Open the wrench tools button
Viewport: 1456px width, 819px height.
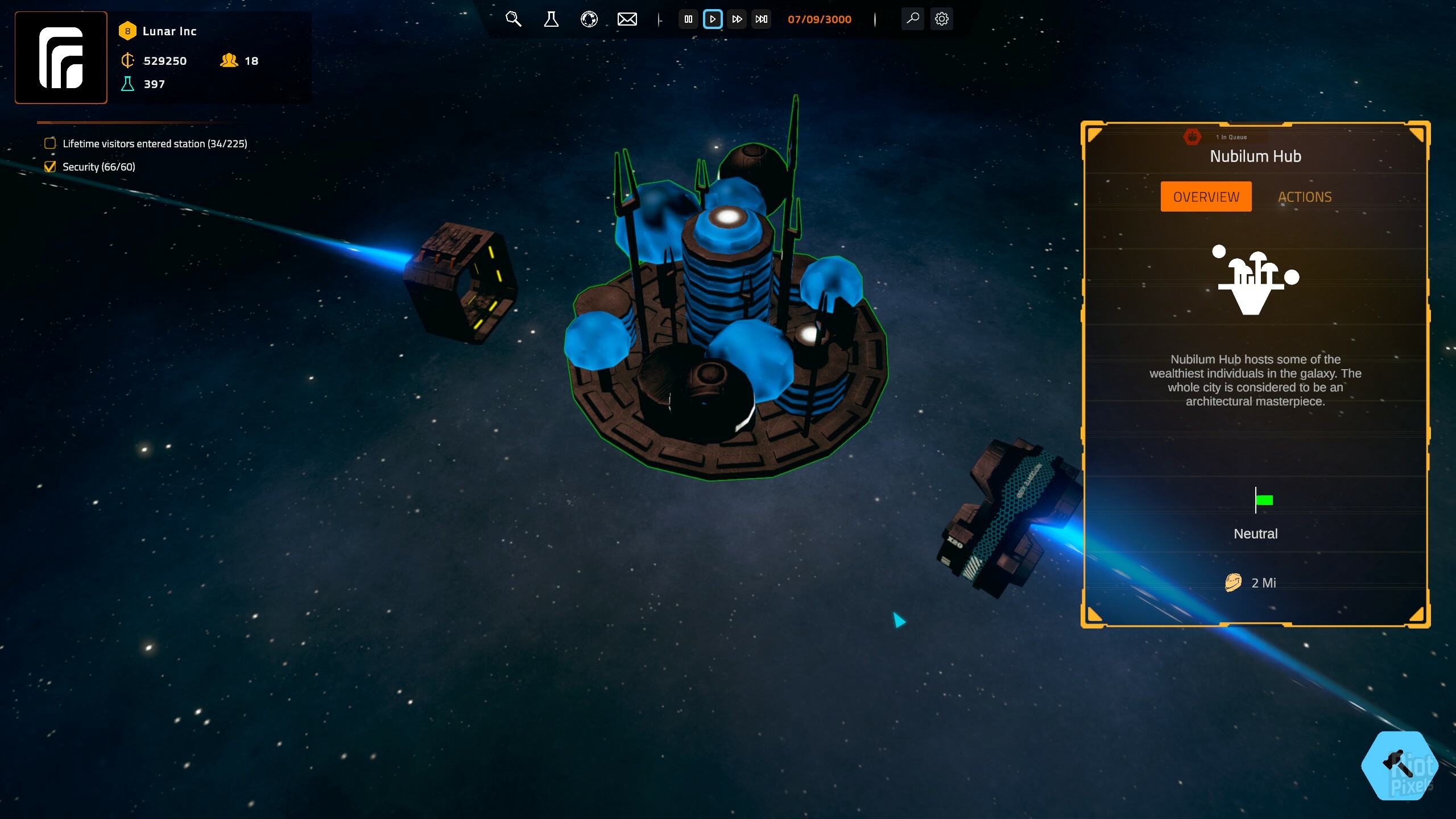[x=912, y=19]
